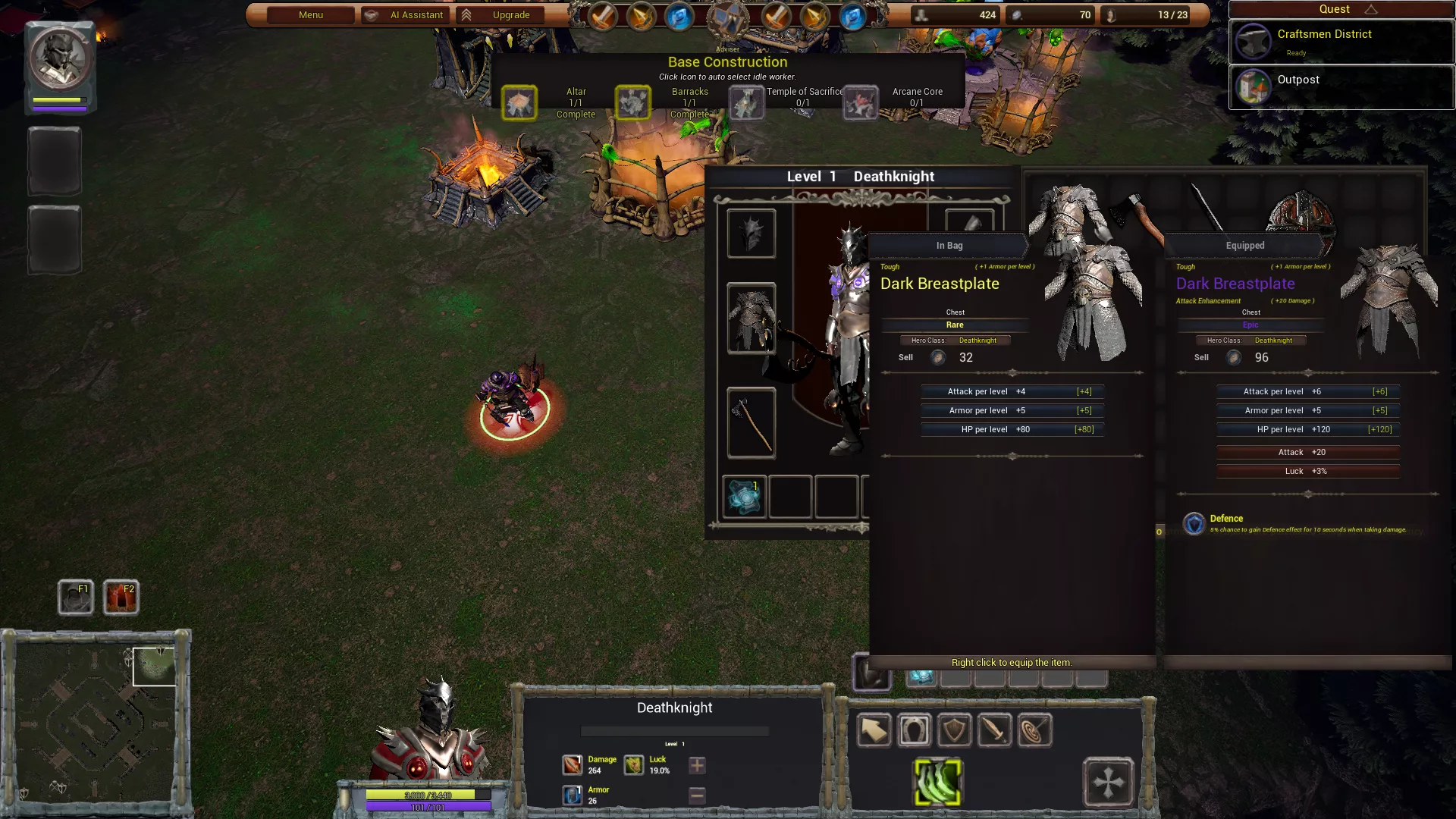Select the Arcane Core build icon
The height and width of the screenshot is (819, 1456).
click(x=860, y=103)
